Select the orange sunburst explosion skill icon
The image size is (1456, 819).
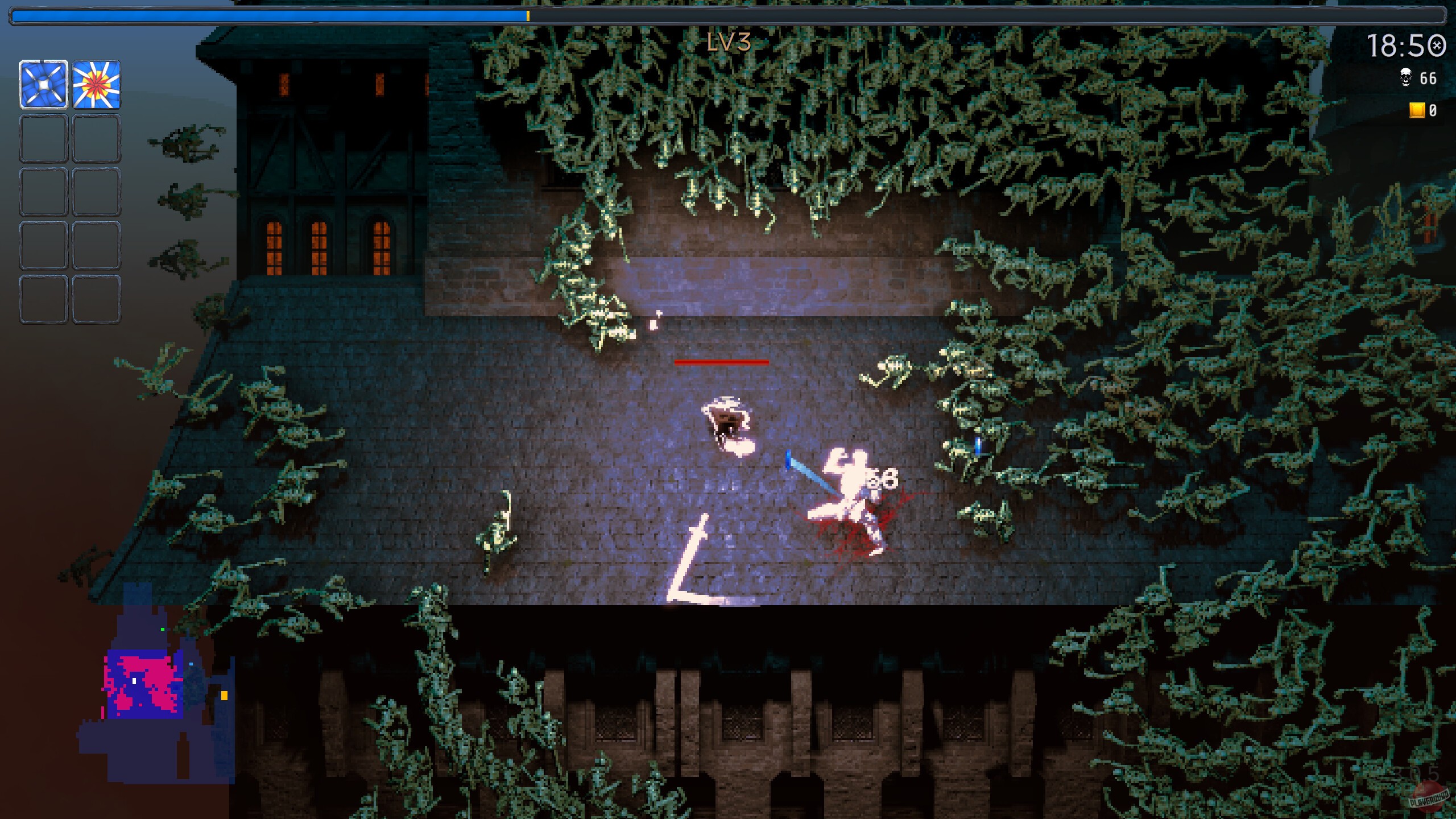tap(96, 85)
